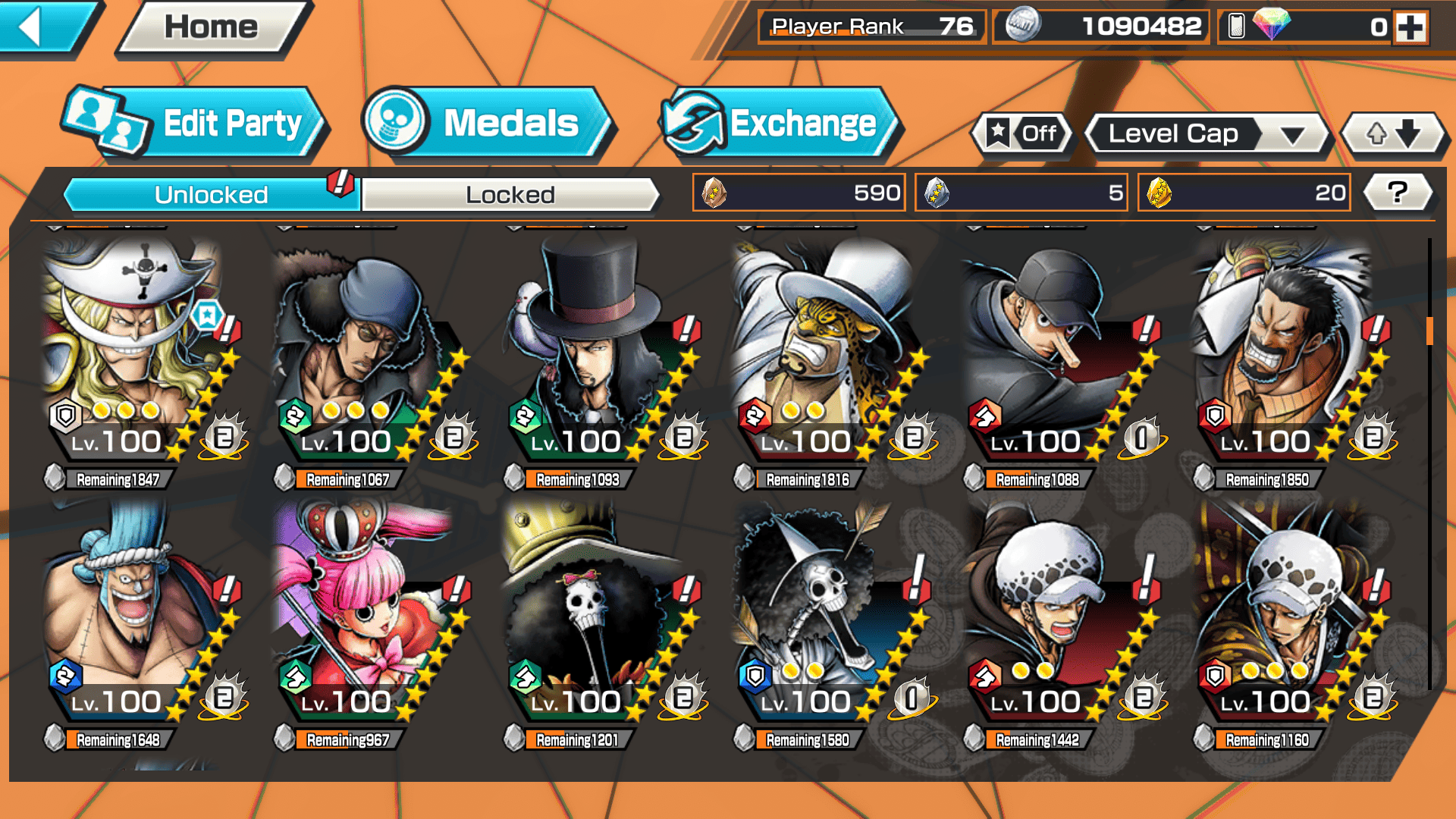The width and height of the screenshot is (1456, 819).
Task: Reverse the sort order arrows
Action: (1393, 134)
